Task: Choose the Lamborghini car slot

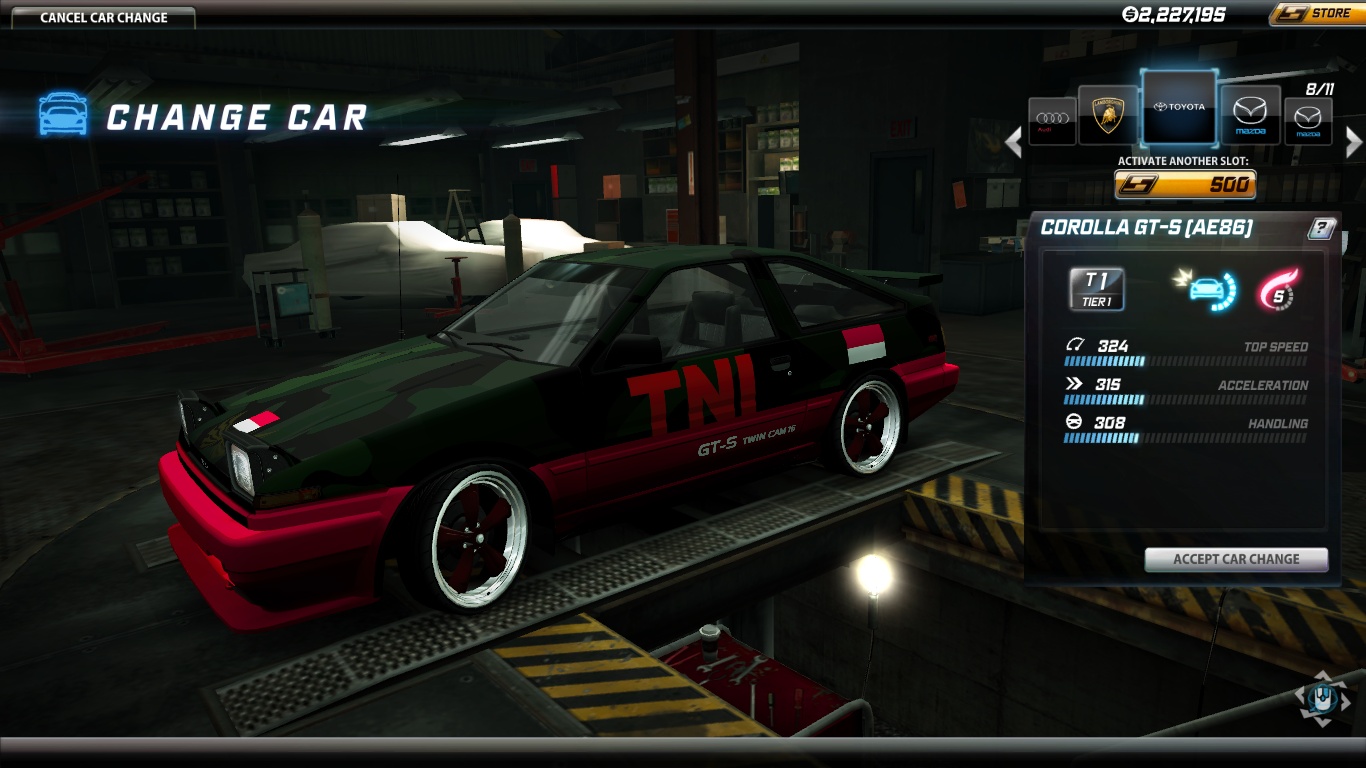Action: point(1108,114)
